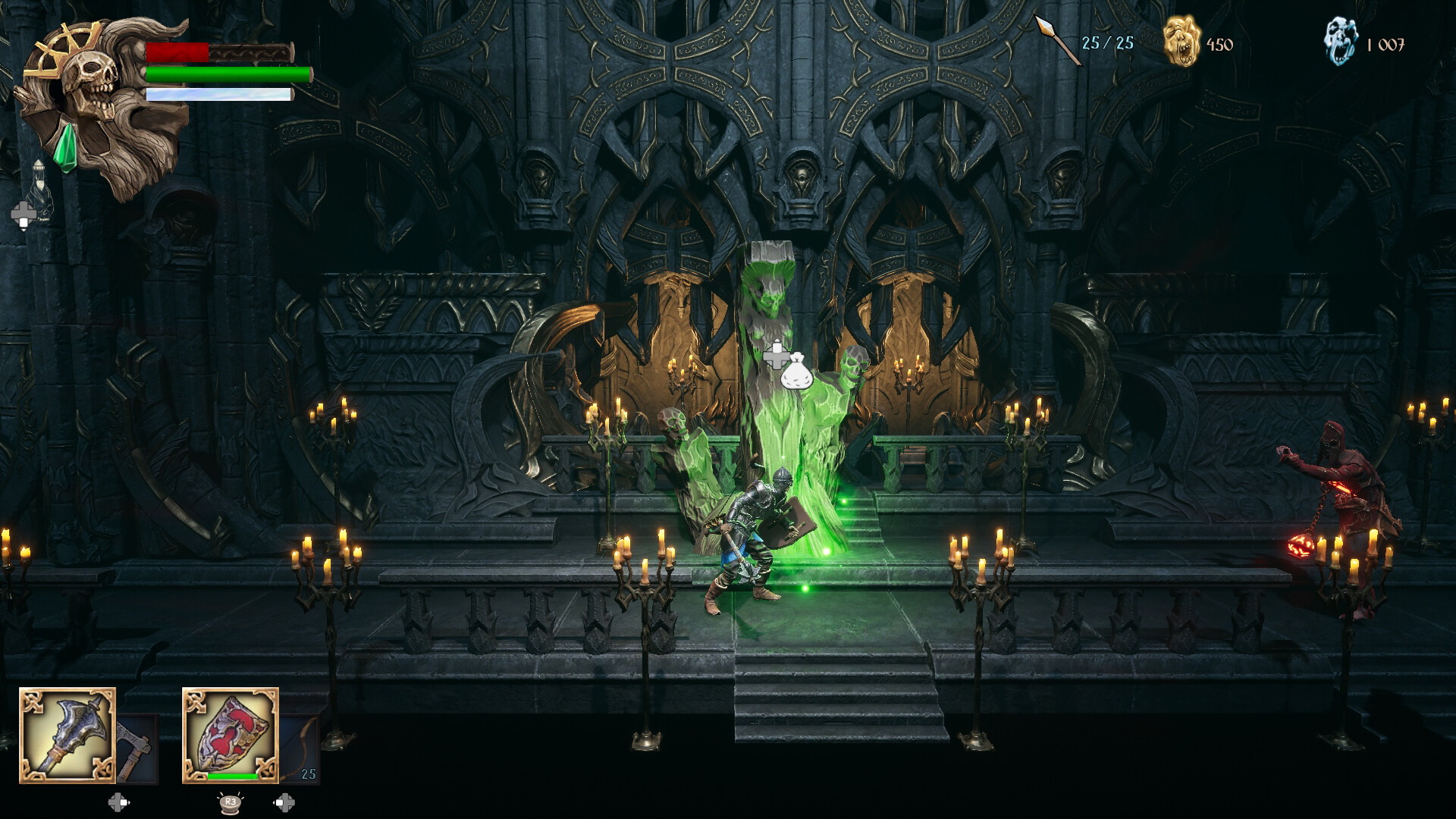Click the green gem under the portrait
The image size is (1456, 819).
[x=66, y=146]
